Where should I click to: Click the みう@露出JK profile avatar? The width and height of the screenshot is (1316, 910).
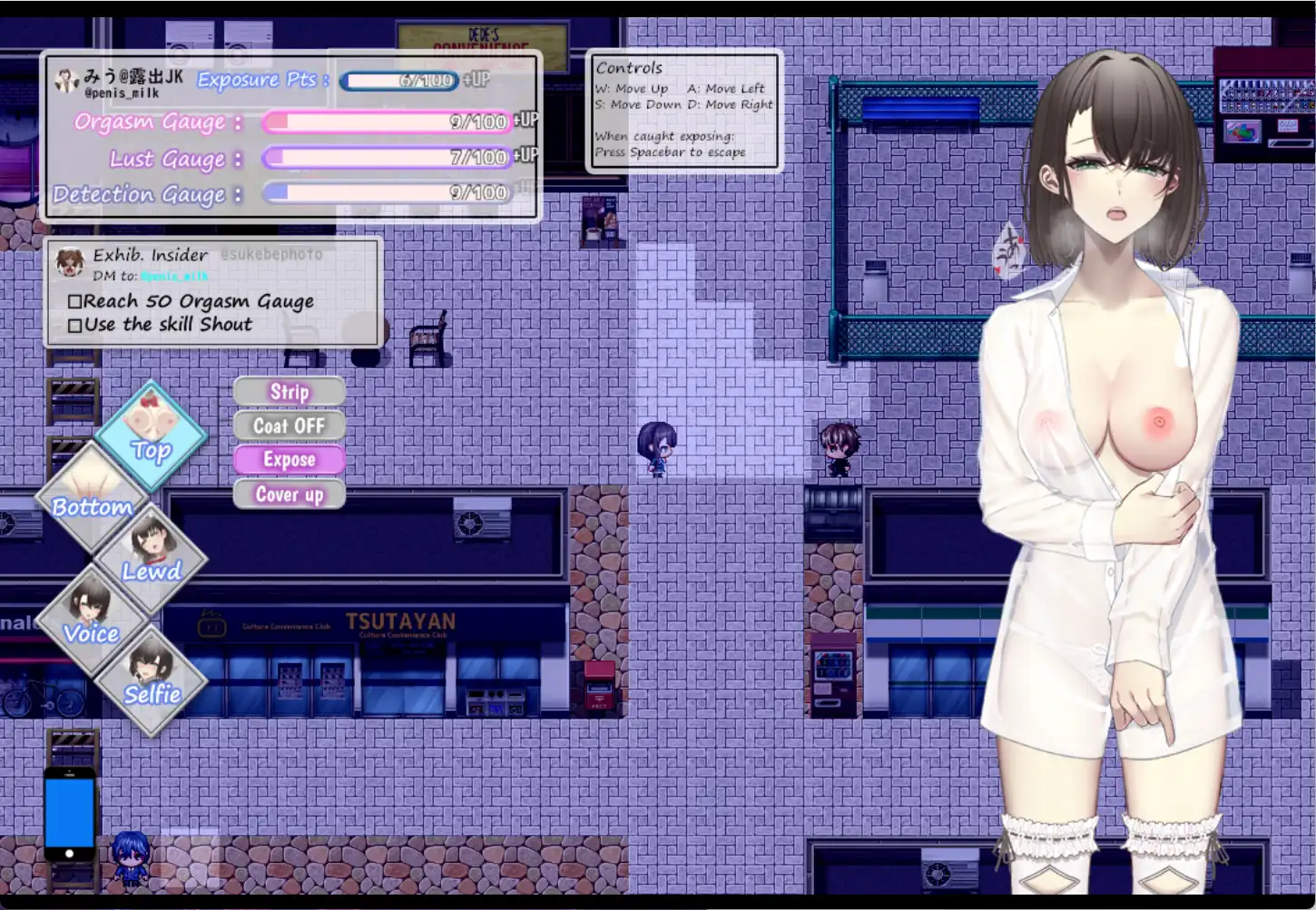point(66,82)
